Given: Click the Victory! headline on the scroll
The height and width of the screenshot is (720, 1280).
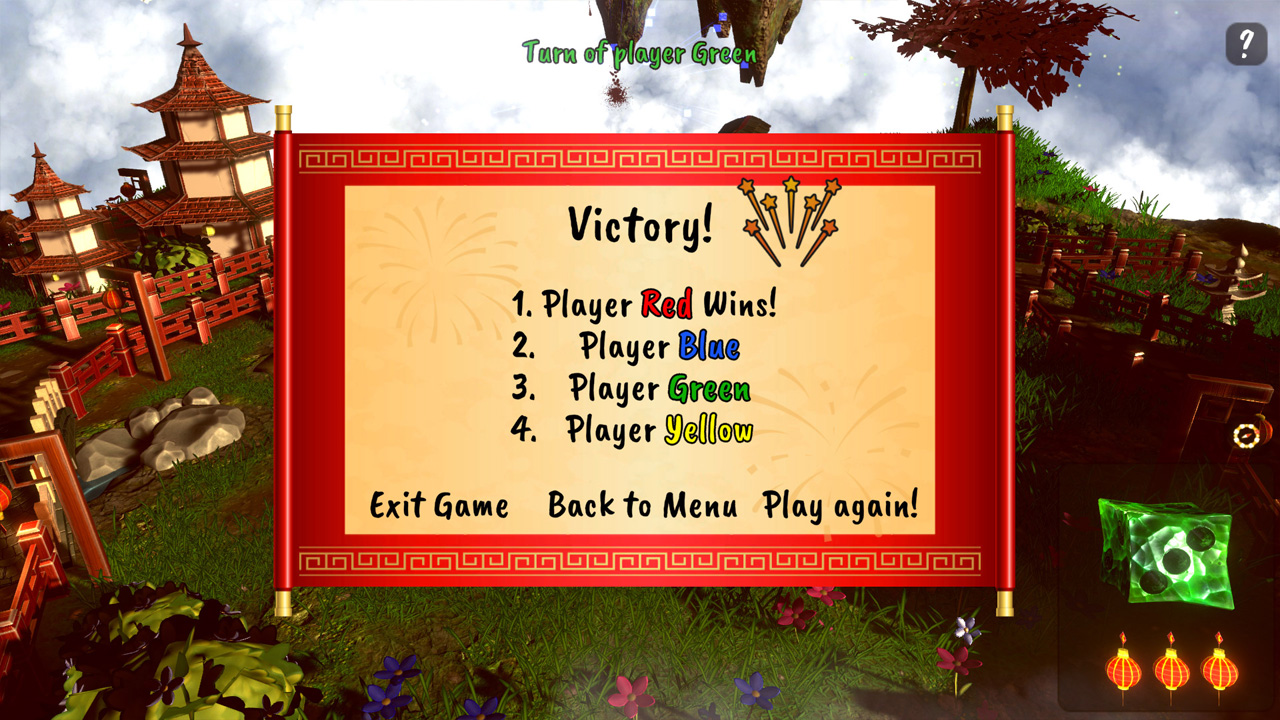Looking at the screenshot, I should click(x=641, y=225).
